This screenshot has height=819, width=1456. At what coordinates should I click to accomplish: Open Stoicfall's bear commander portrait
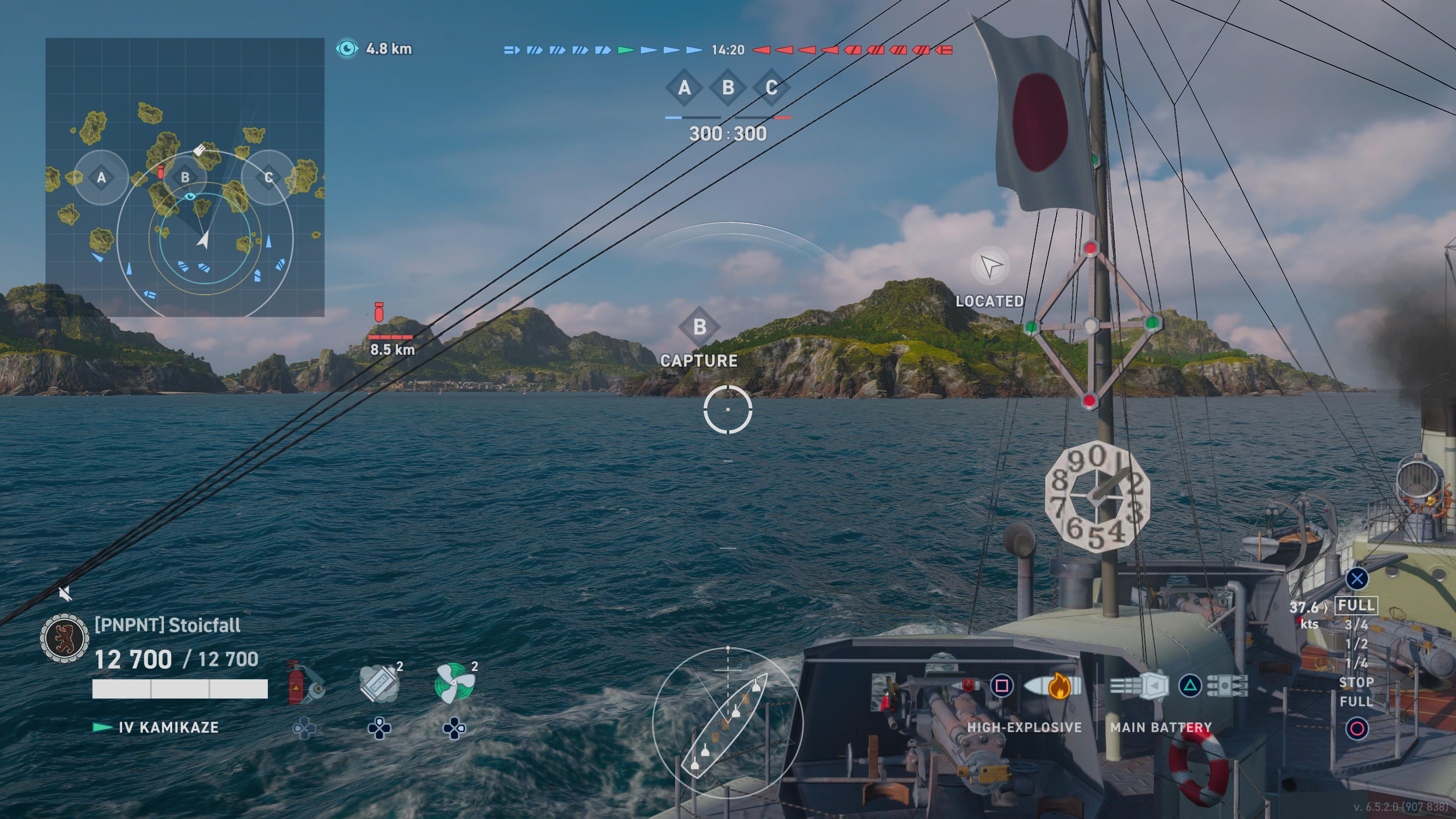(64, 638)
